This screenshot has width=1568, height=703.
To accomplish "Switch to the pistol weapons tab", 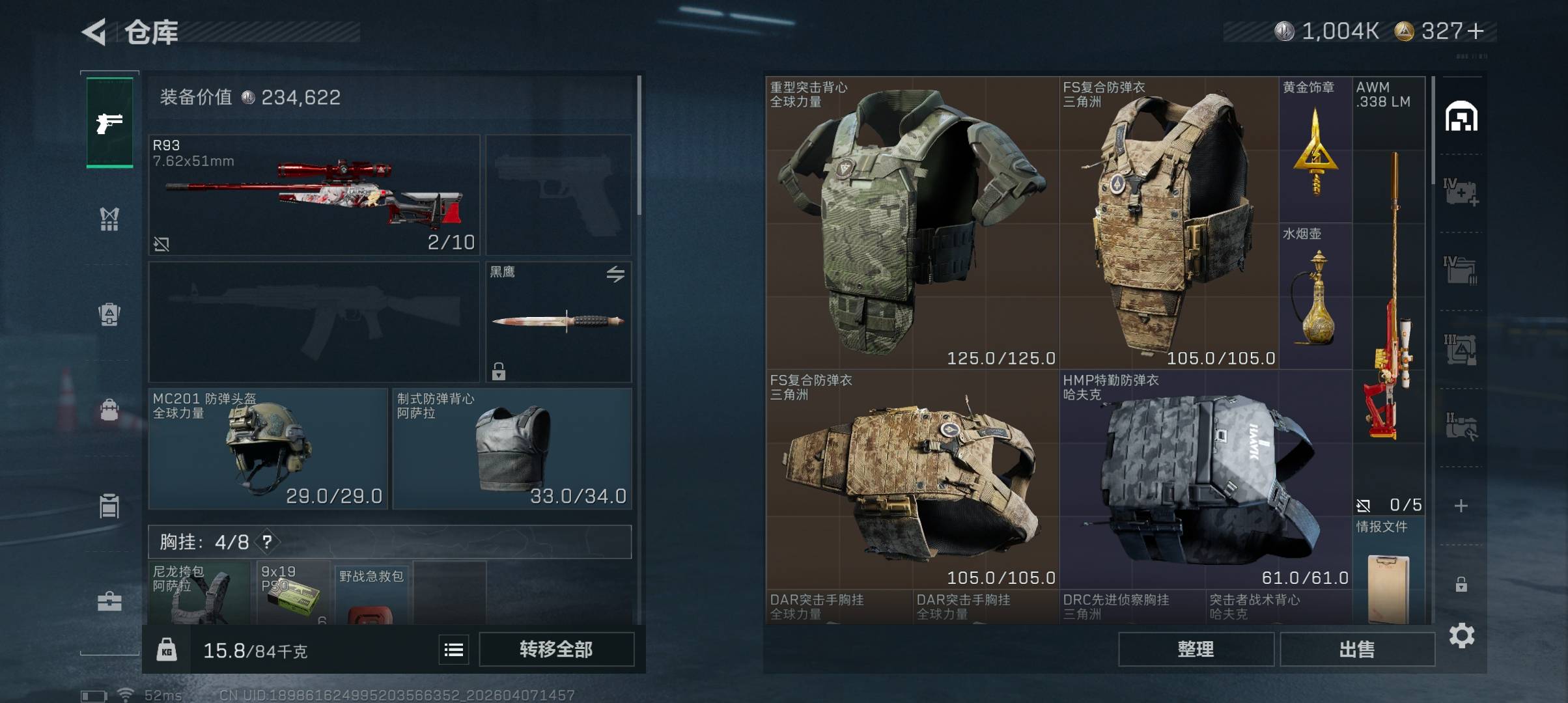I will [x=109, y=122].
